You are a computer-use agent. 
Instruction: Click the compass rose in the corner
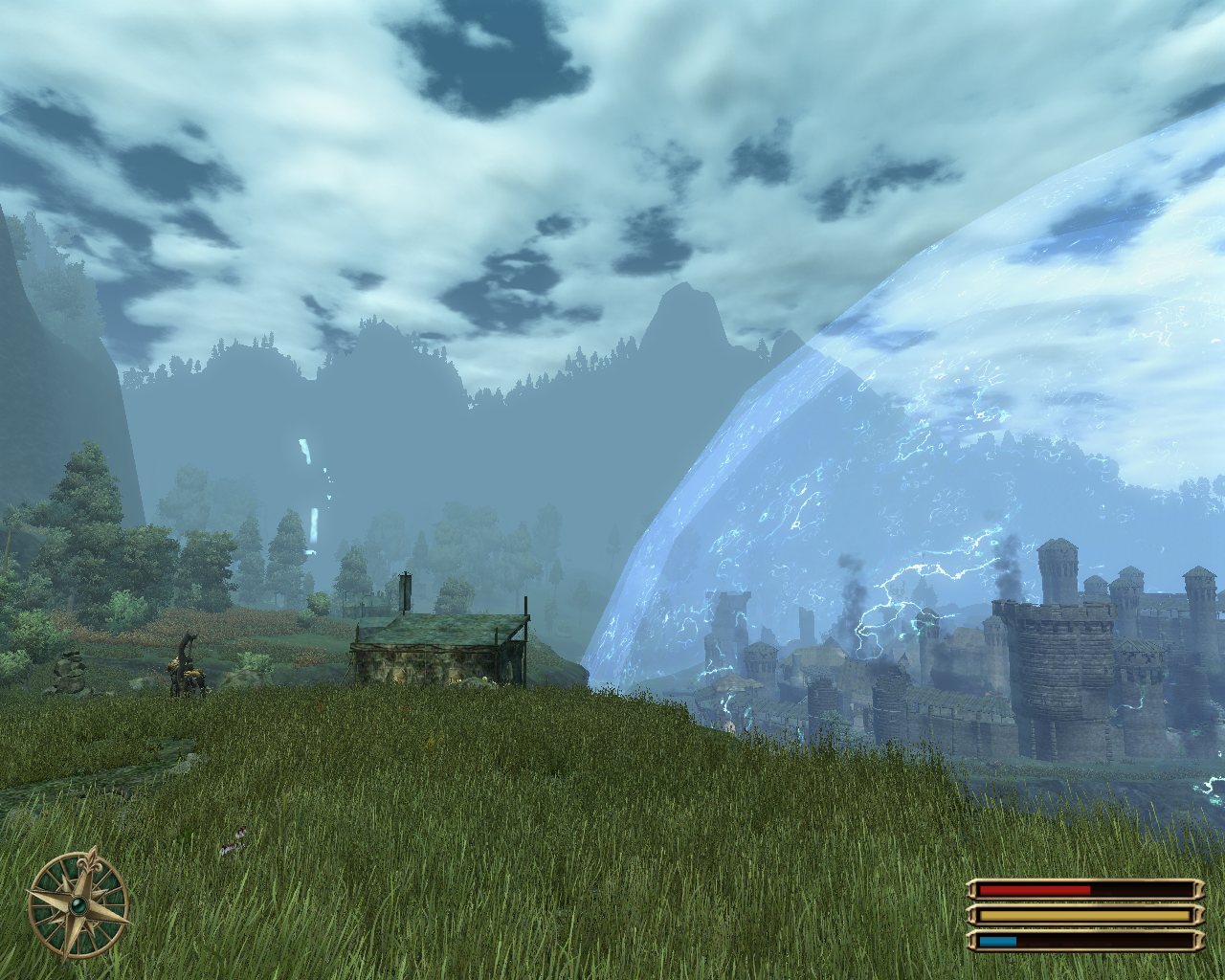click(x=78, y=904)
